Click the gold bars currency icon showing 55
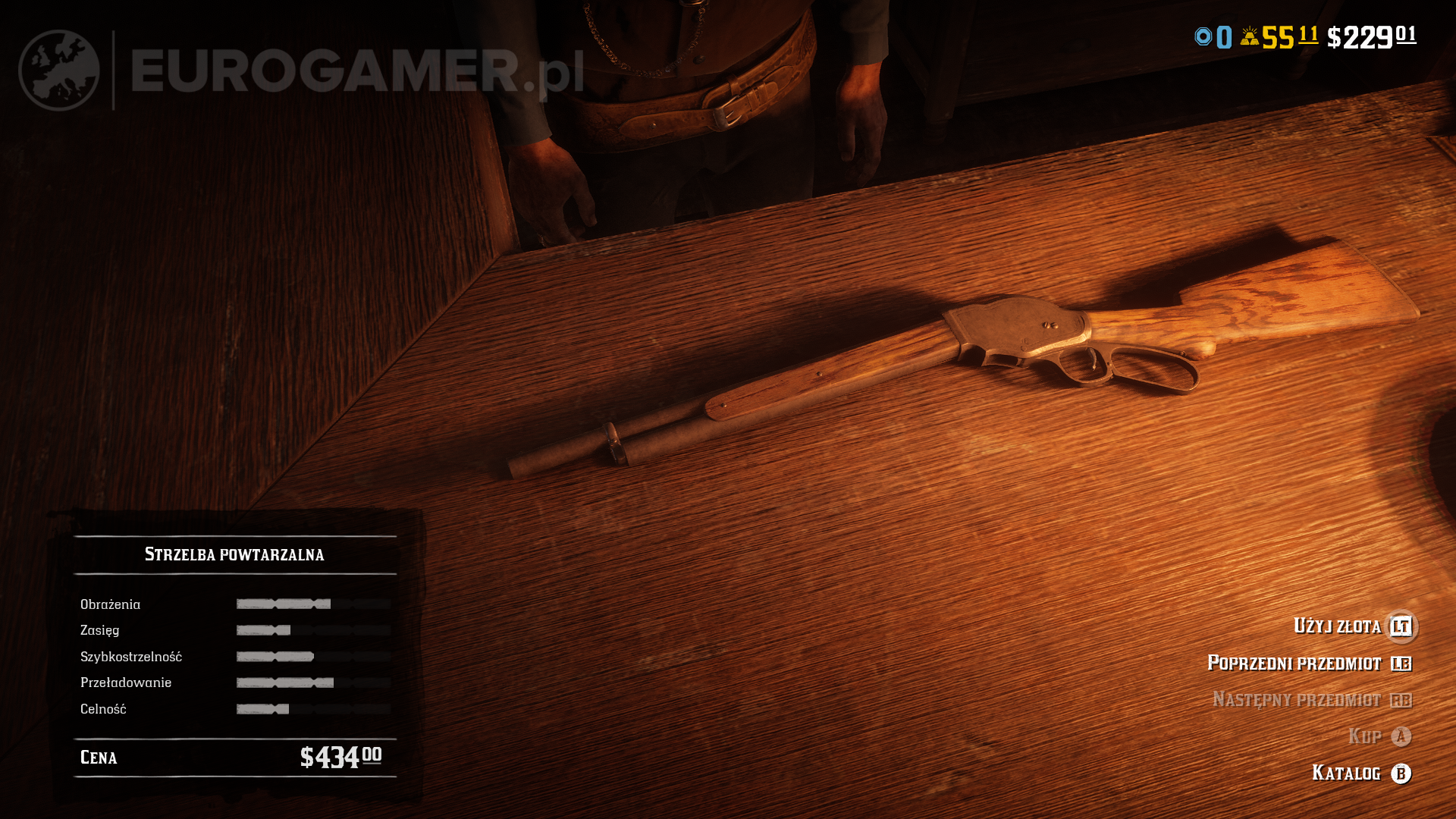The width and height of the screenshot is (1456, 819). pyautogui.click(x=1249, y=36)
